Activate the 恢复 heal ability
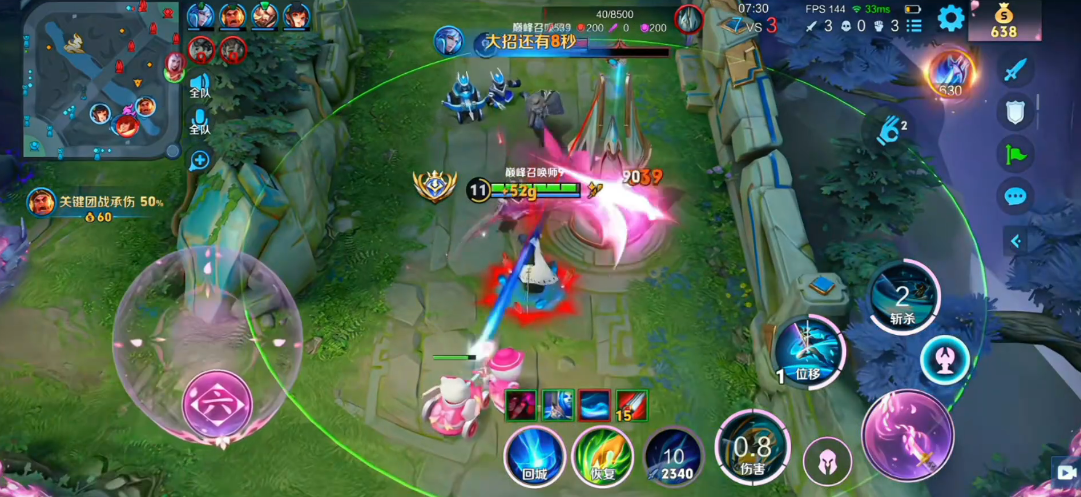Screen dimensions: 1081x497 coord(602,457)
